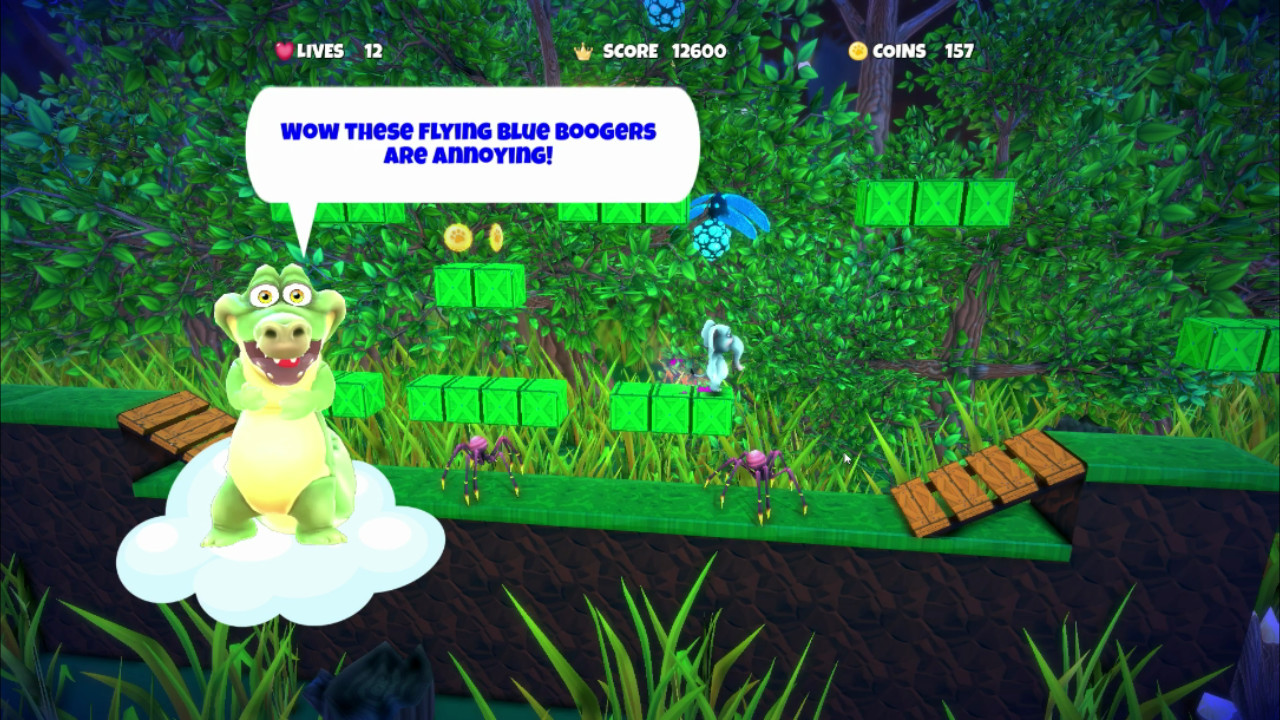Click the gold coin Coins icon

[858, 50]
